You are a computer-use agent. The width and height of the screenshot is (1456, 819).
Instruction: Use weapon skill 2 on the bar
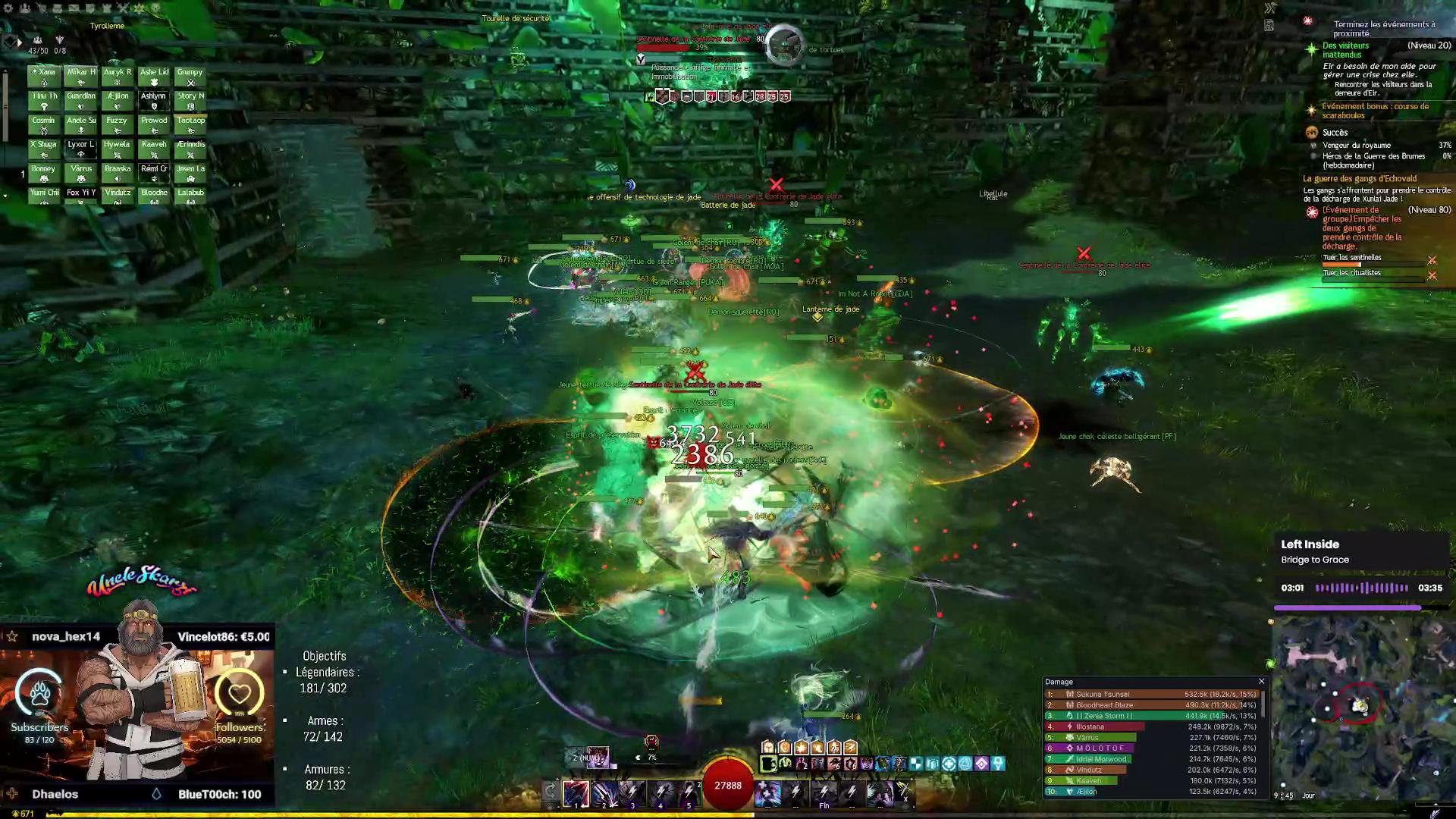[x=604, y=793]
